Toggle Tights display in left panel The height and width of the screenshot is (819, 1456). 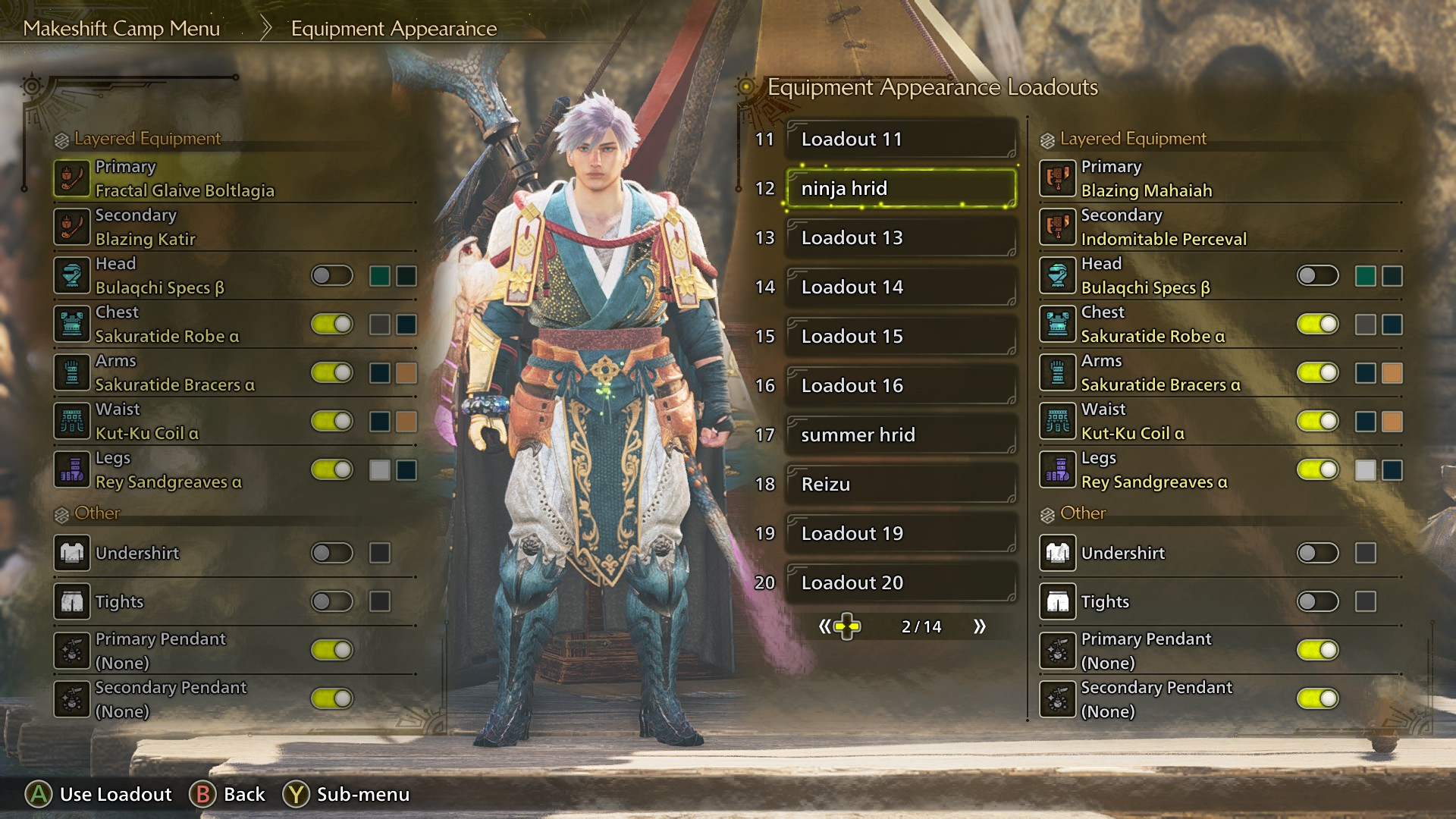[x=332, y=601]
